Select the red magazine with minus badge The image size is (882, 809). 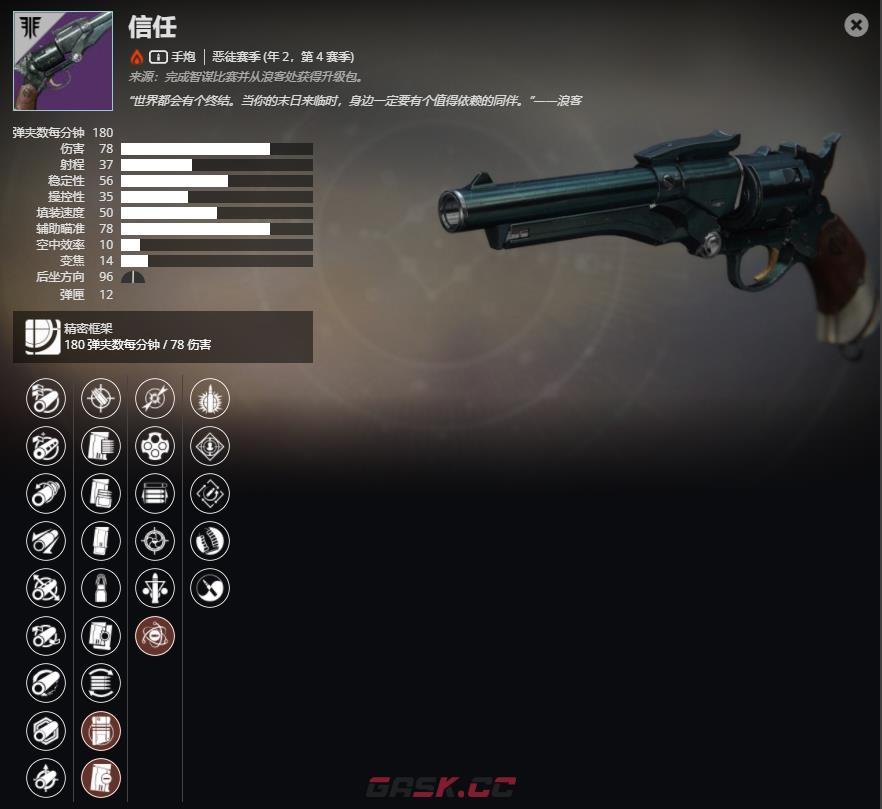coord(101,776)
